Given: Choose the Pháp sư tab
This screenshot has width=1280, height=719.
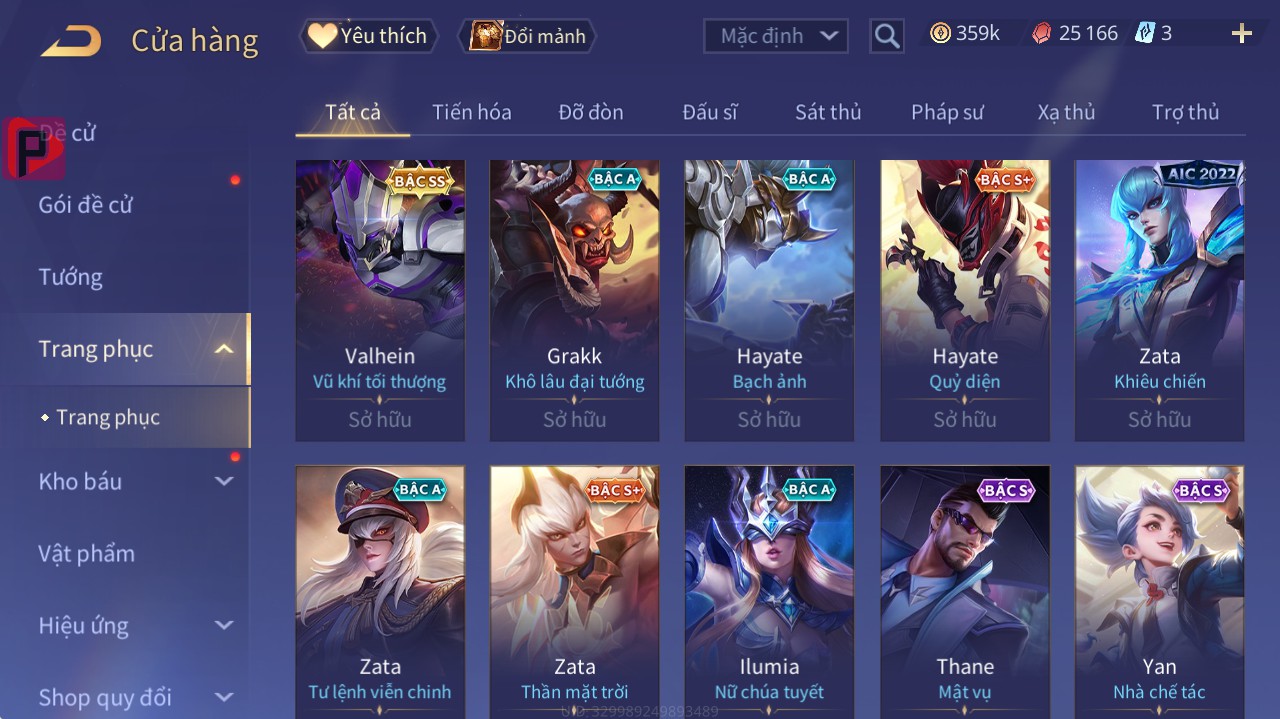Looking at the screenshot, I should coord(947,112).
